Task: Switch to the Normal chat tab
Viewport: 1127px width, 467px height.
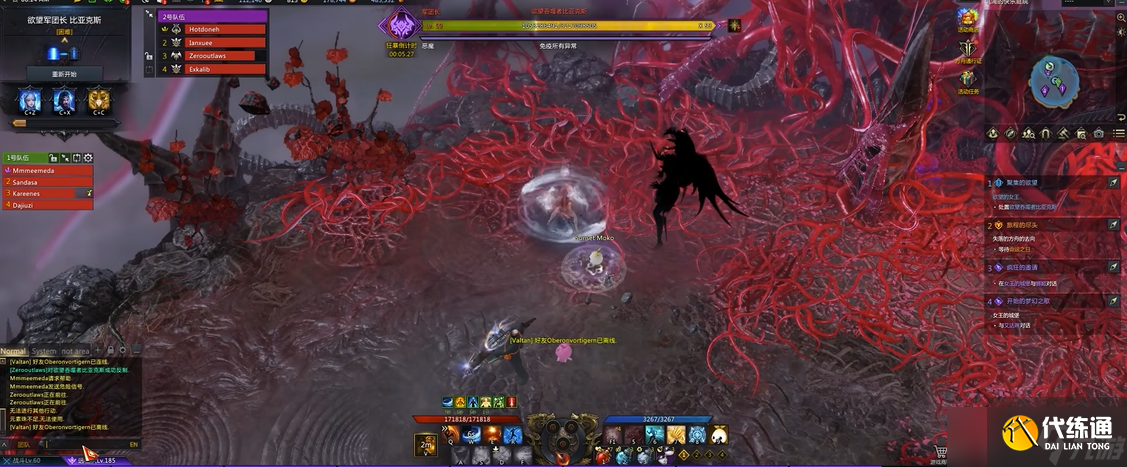Action: [x=13, y=351]
